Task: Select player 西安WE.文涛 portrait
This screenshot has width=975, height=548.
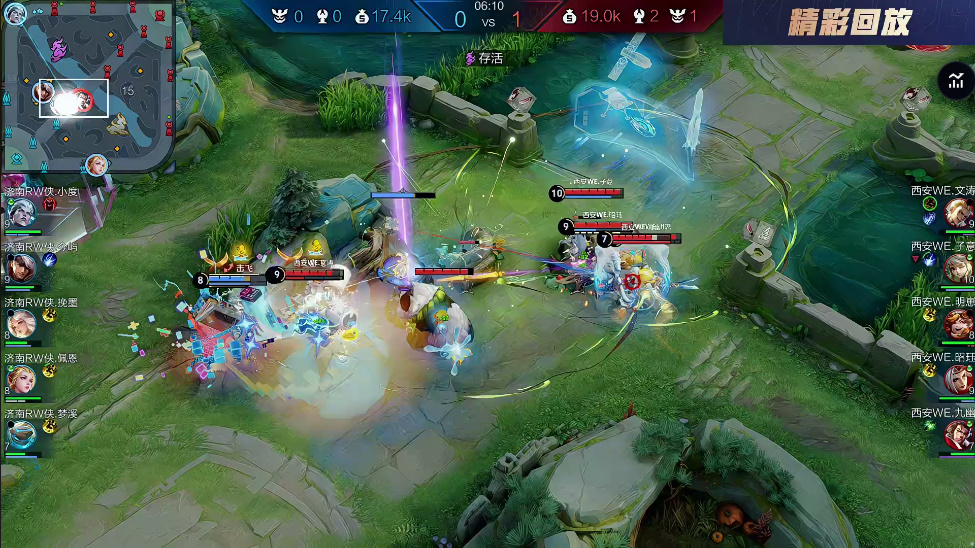Action: coord(958,211)
